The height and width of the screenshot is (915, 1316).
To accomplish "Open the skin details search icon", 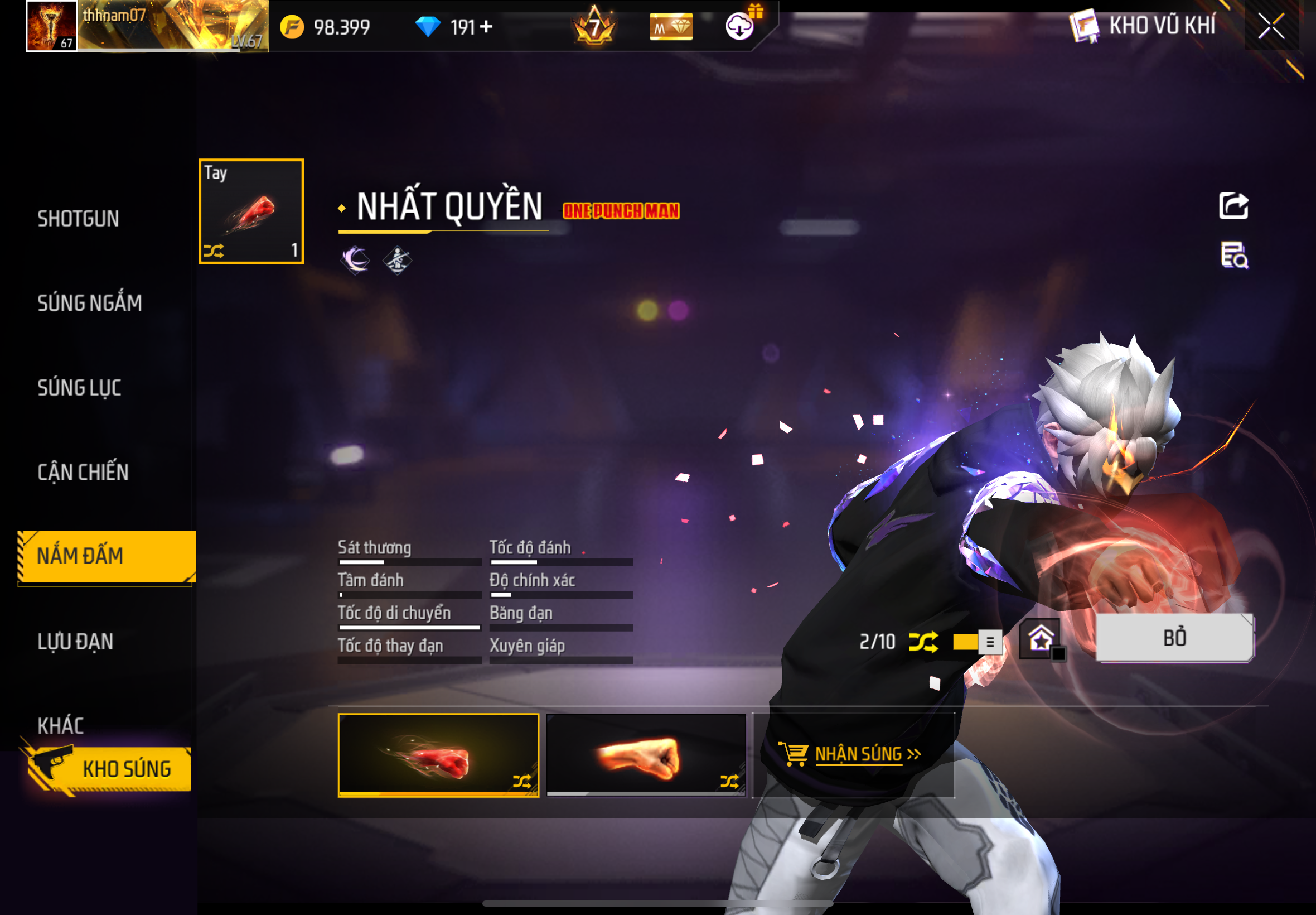I will (1234, 256).
